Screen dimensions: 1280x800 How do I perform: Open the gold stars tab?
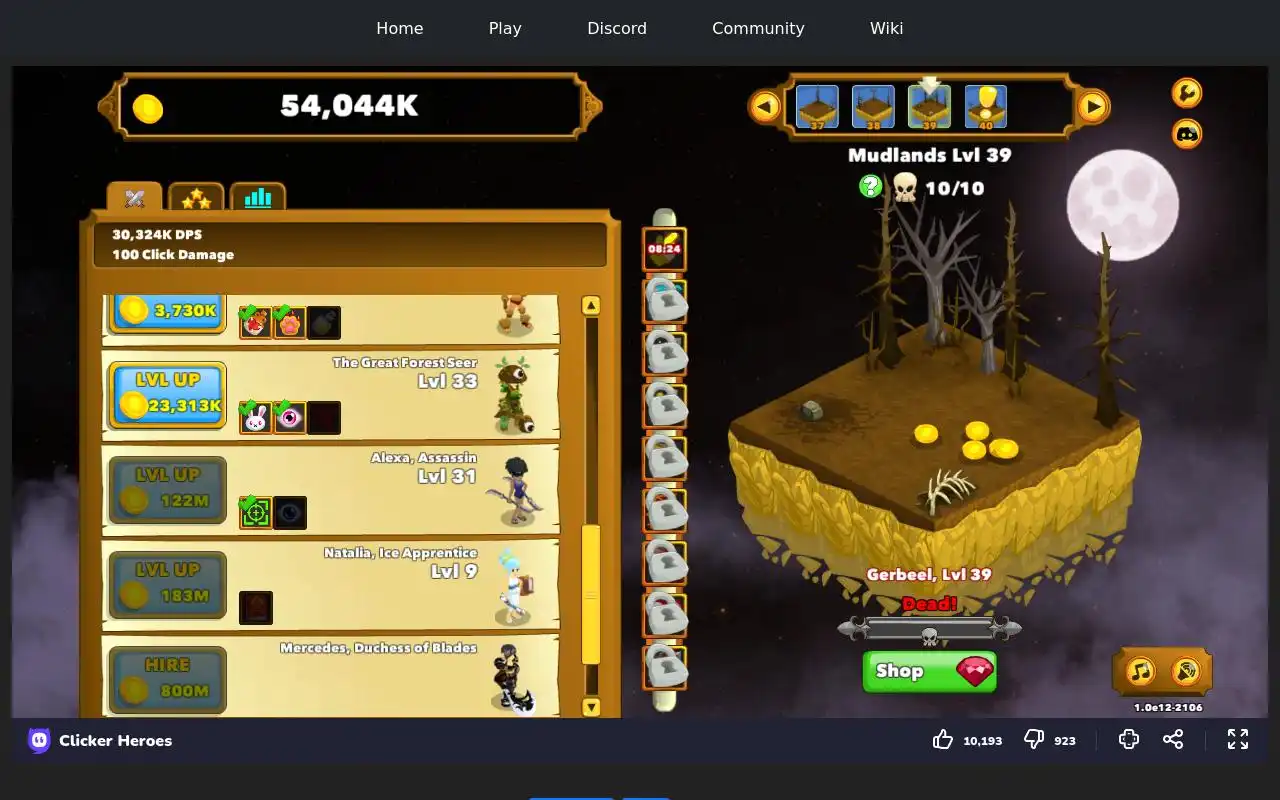tap(196, 198)
